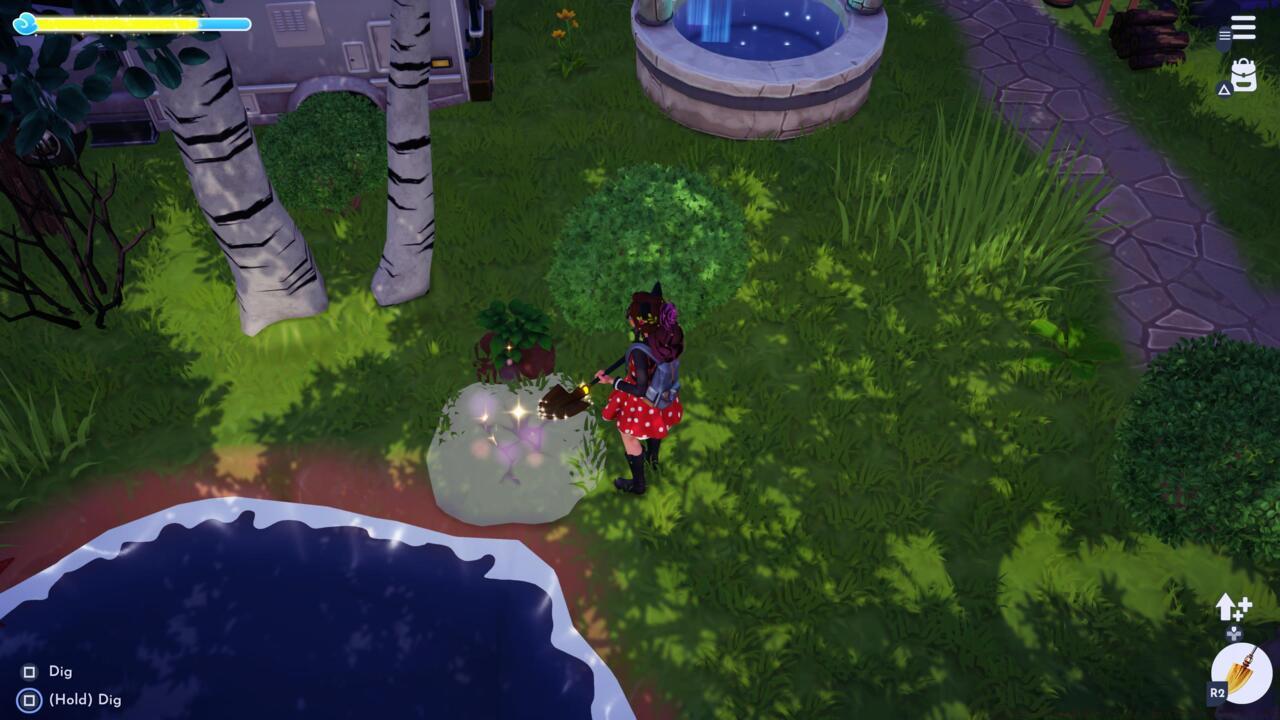
Task: Click the circled square icon beside (Hold) Dig
Action: (x=30, y=700)
